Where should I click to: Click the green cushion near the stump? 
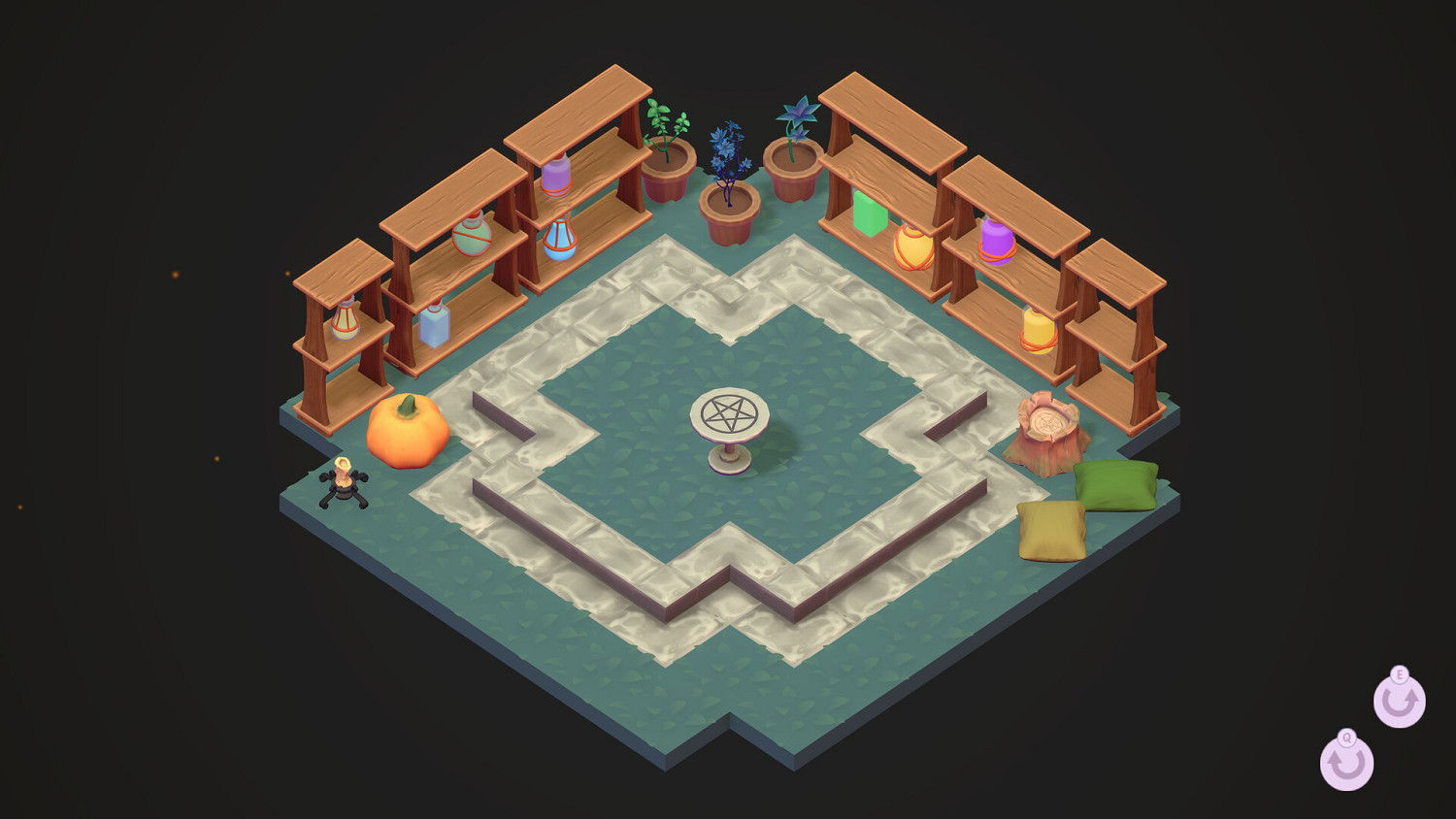pyautogui.click(x=1116, y=485)
